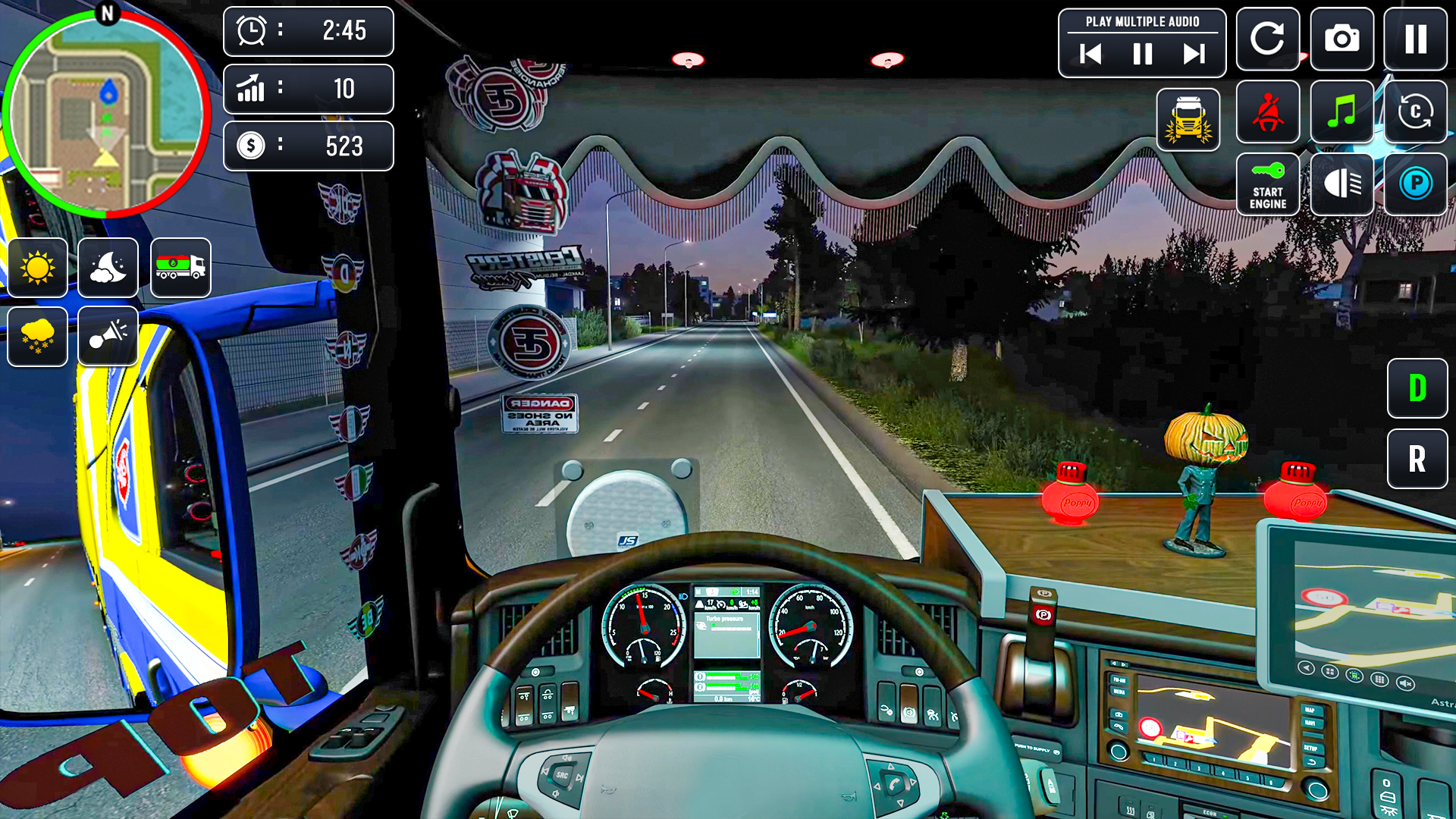1456x819 pixels.
Task: Turn on snowy weather
Action: pos(37,337)
